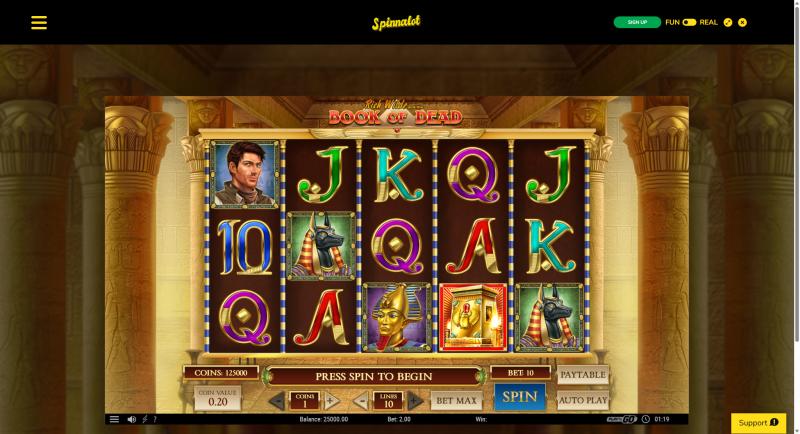Toggle sound with the speaker icon
Screen dimensions: 800x434
point(131,419)
